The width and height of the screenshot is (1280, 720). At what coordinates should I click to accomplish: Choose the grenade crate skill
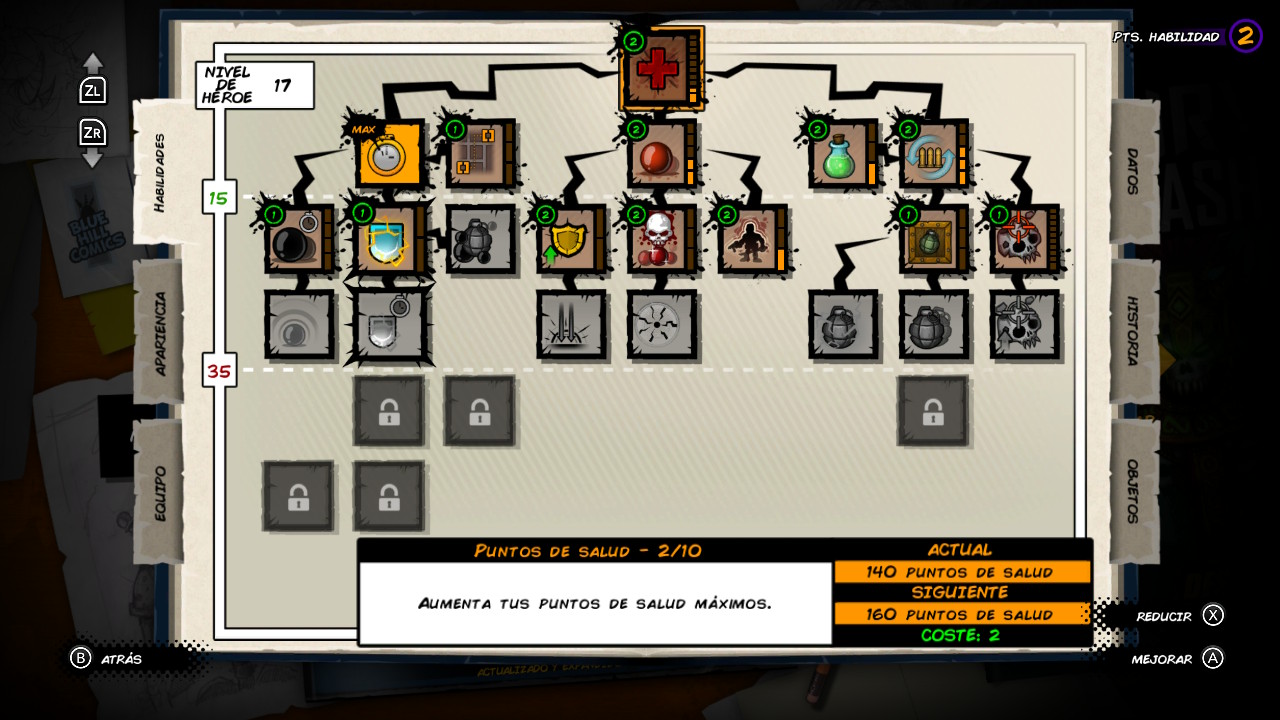(x=930, y=240)
